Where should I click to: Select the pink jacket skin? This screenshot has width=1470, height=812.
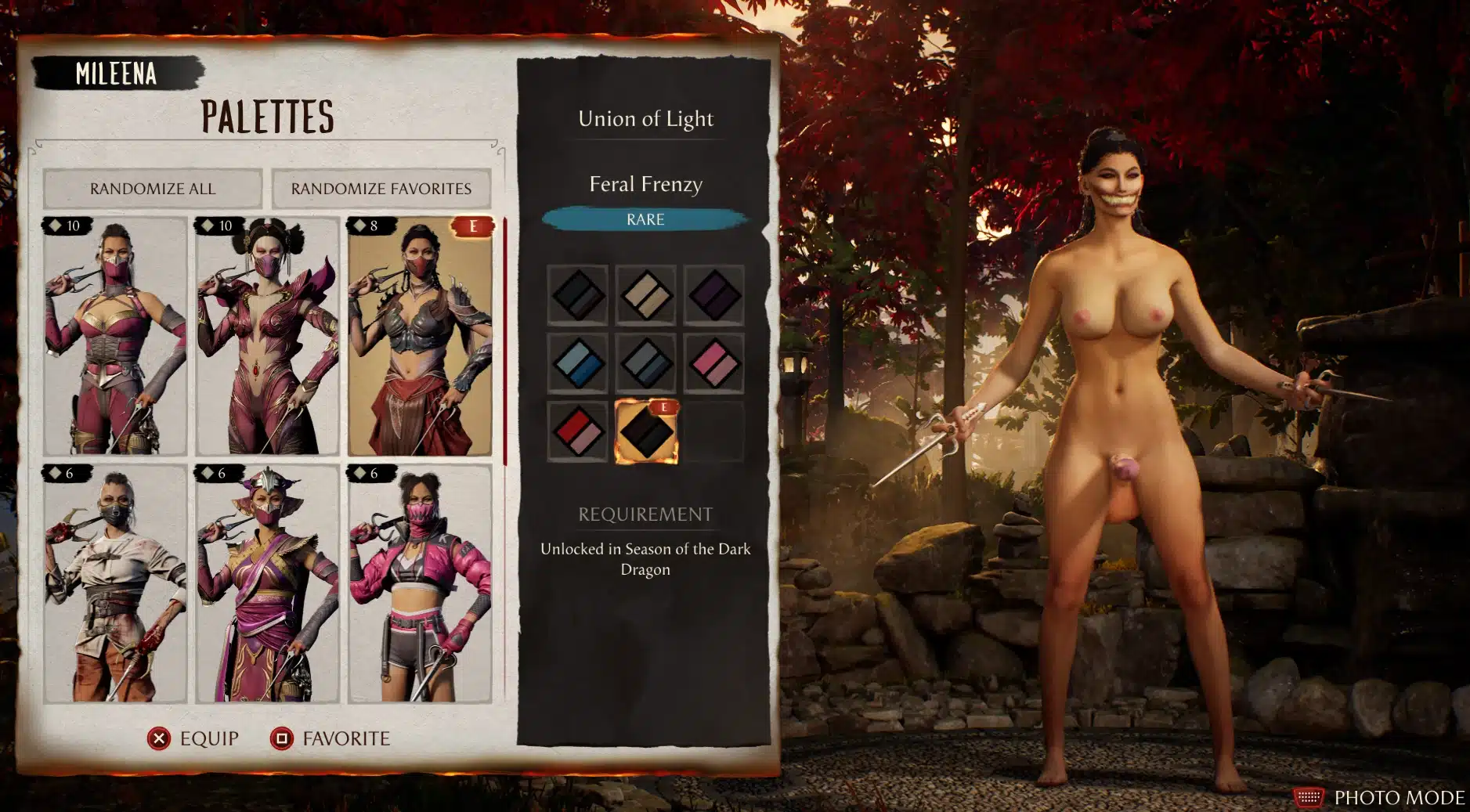pyautogui.click(x=420, y=584)
